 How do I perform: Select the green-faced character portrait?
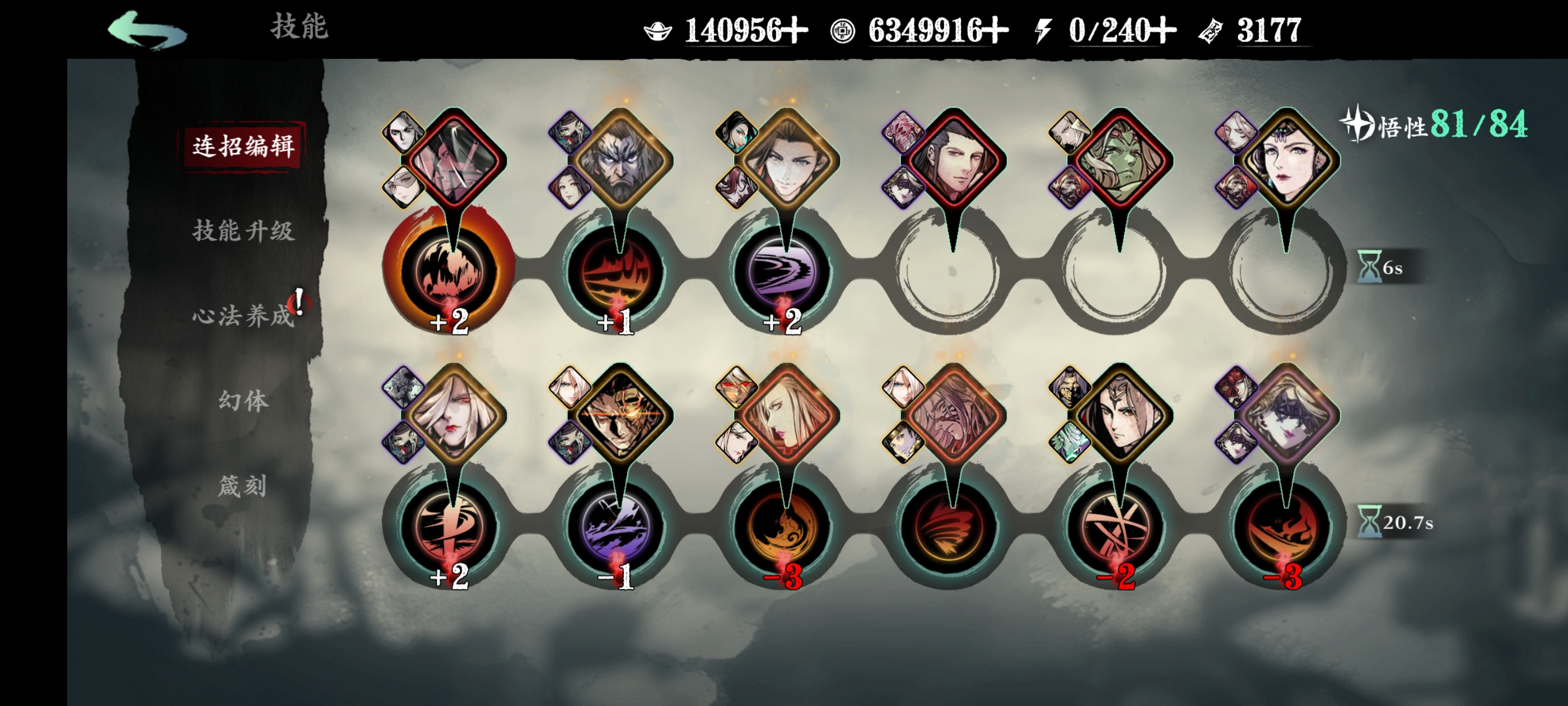[x=1120, y=160]
